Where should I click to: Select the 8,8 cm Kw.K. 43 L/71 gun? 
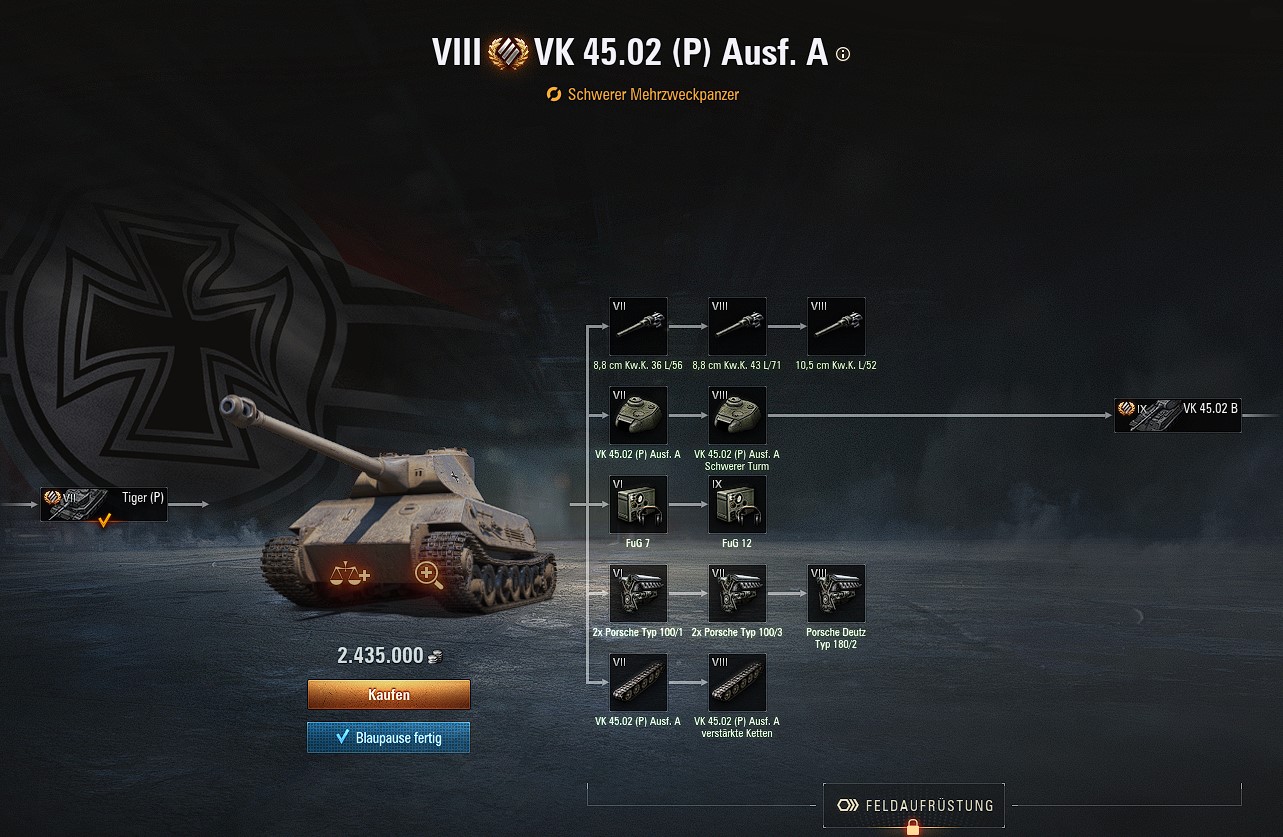pos(737,325)
